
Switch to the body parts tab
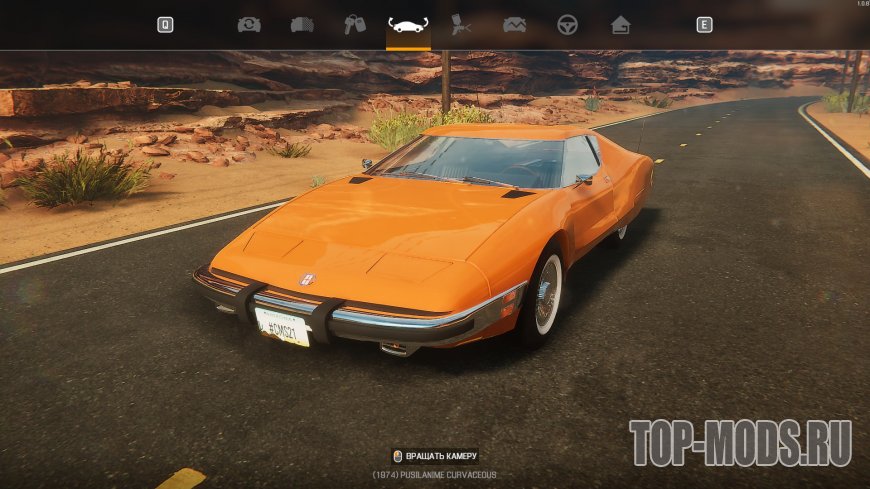click(302, 25)
